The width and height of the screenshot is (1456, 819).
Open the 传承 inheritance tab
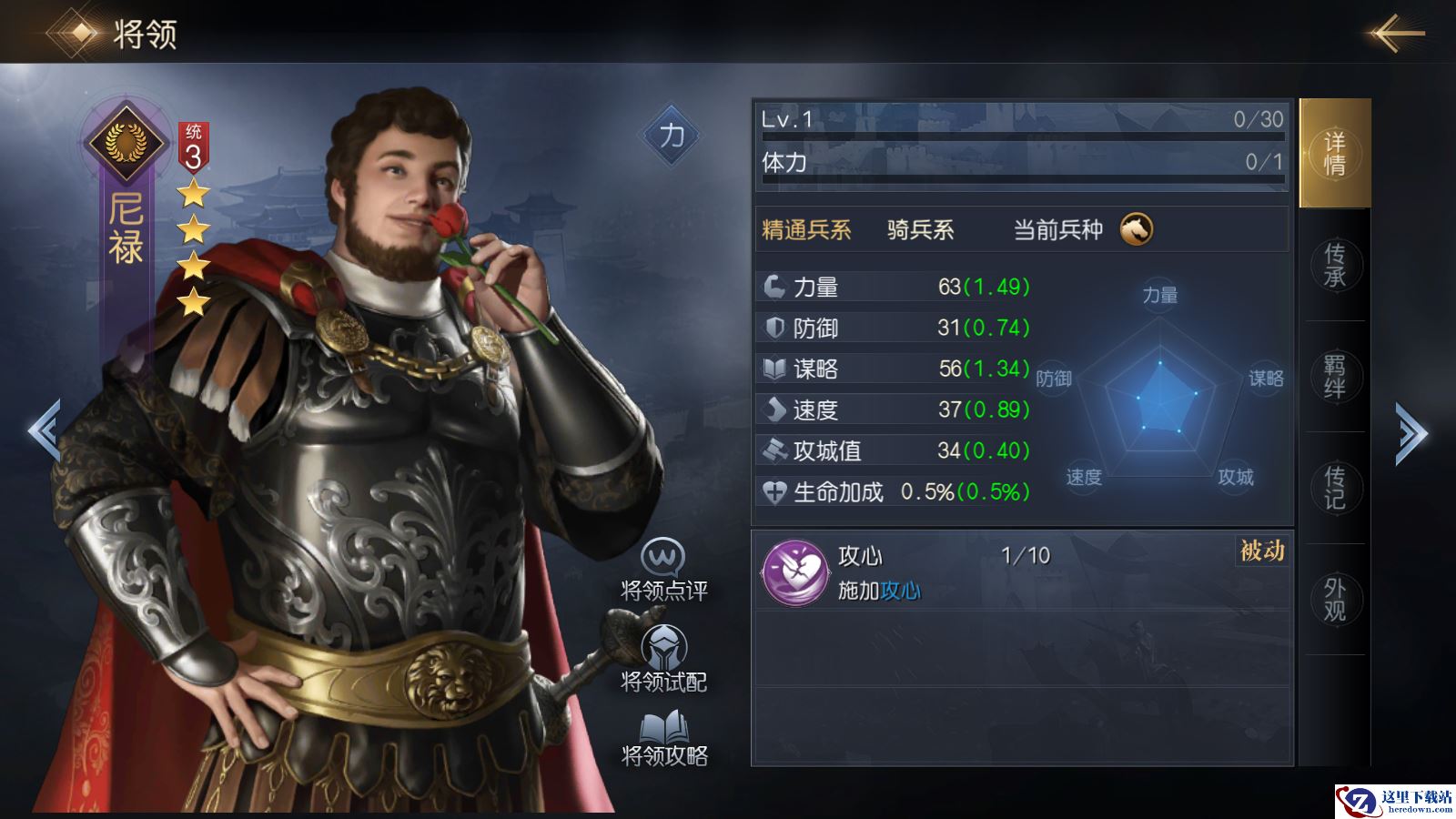point(1334,265)
